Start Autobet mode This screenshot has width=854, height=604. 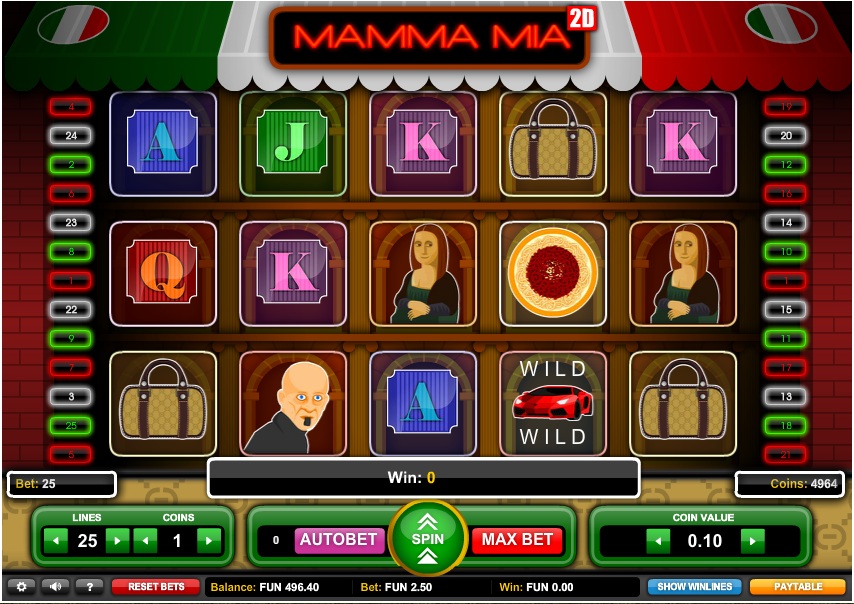point(339,540)
